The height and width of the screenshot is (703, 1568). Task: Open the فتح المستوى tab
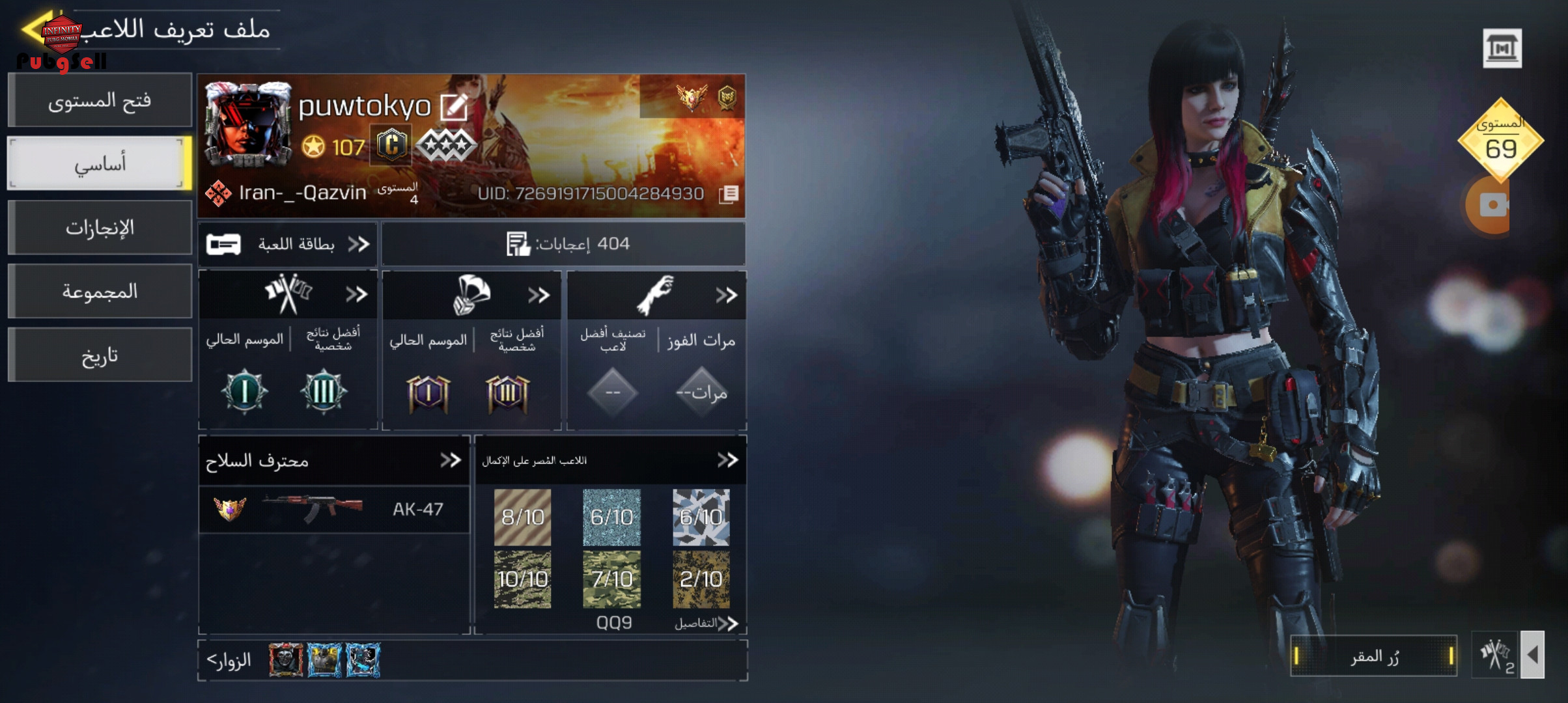(x=100, y=100)
